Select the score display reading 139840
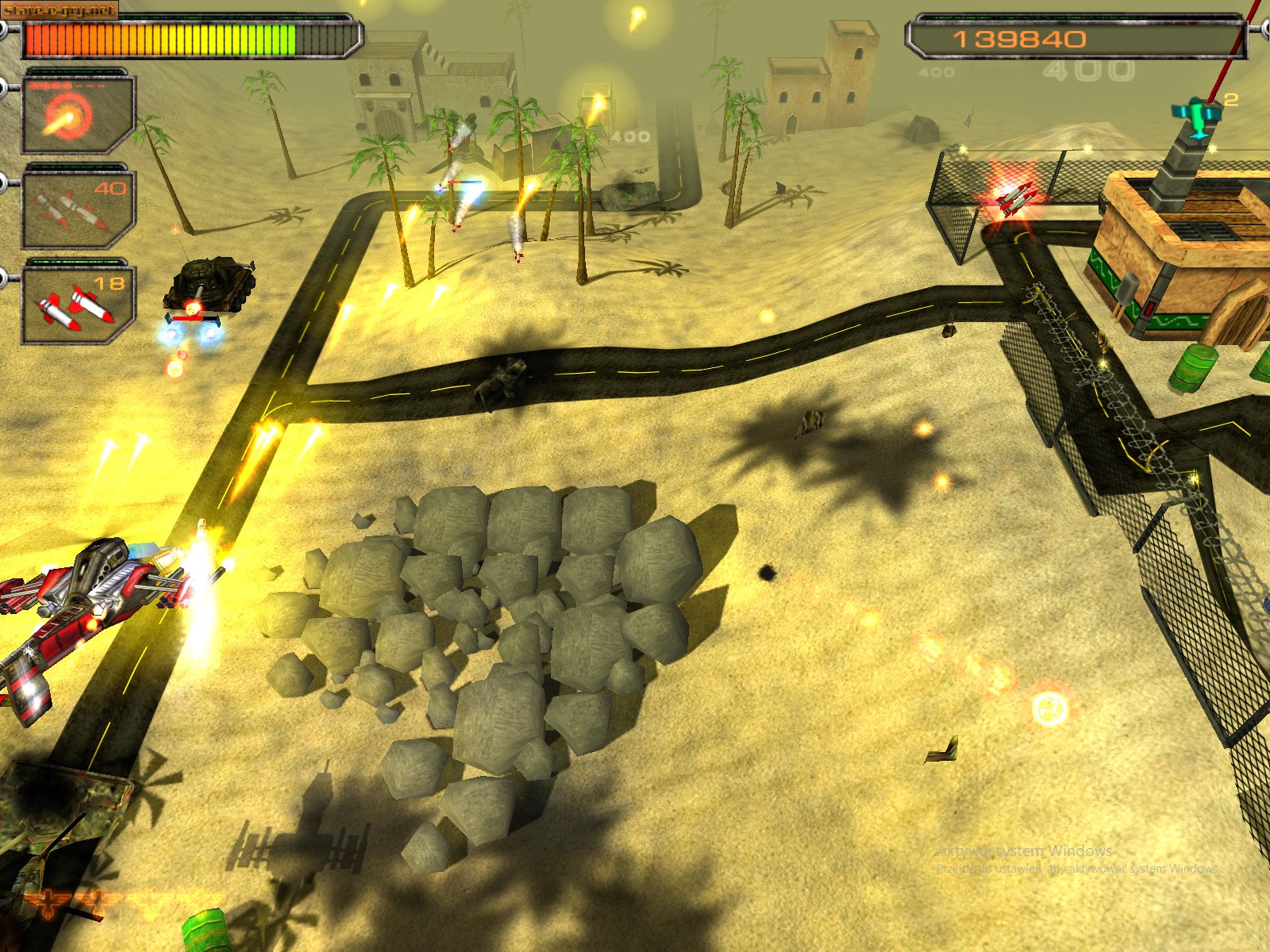The image size is (1270, 952). coord(1021,36)
